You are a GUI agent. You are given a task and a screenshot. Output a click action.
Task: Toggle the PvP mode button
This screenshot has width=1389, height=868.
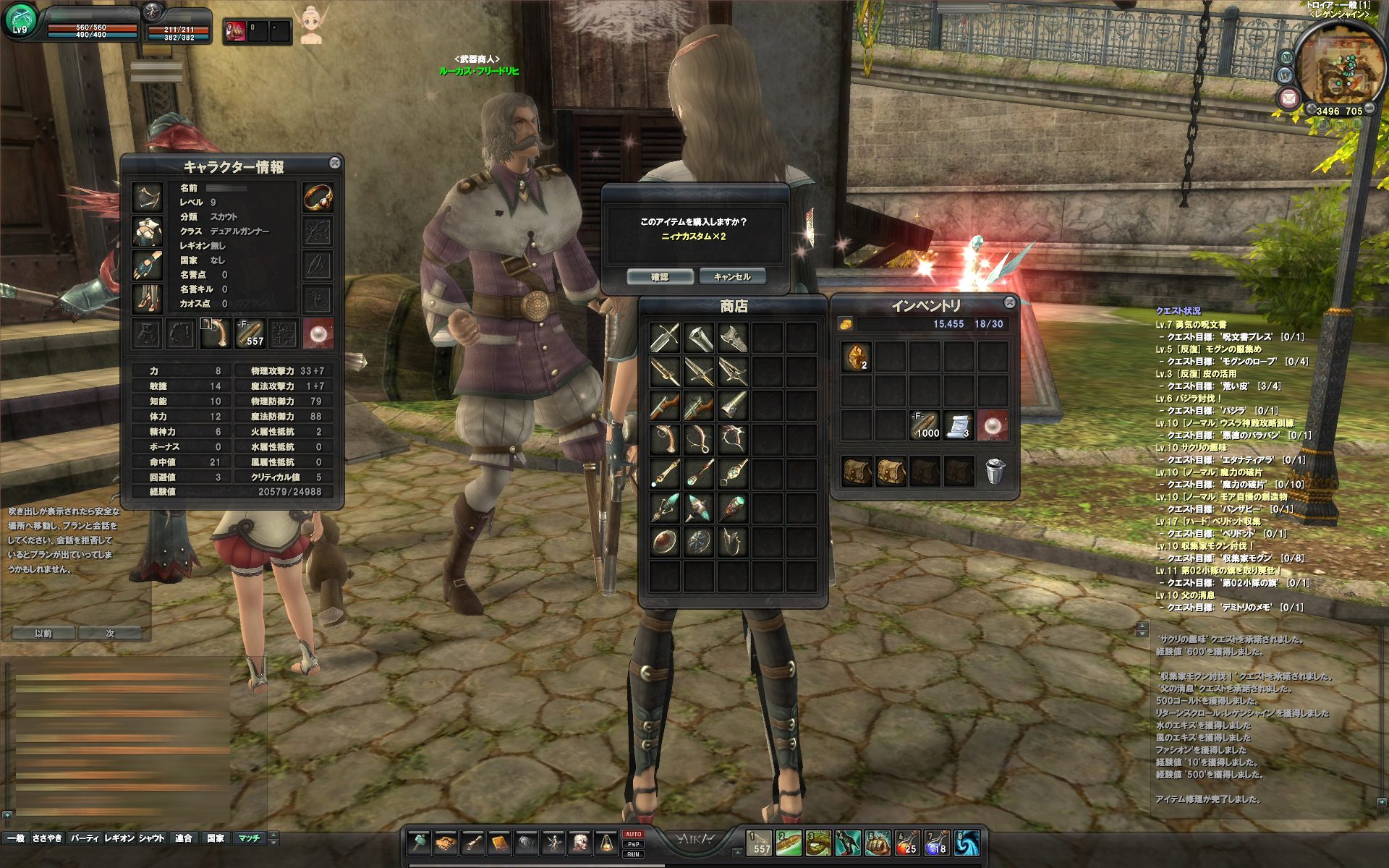pyautogui.click(x=632, y=844)
